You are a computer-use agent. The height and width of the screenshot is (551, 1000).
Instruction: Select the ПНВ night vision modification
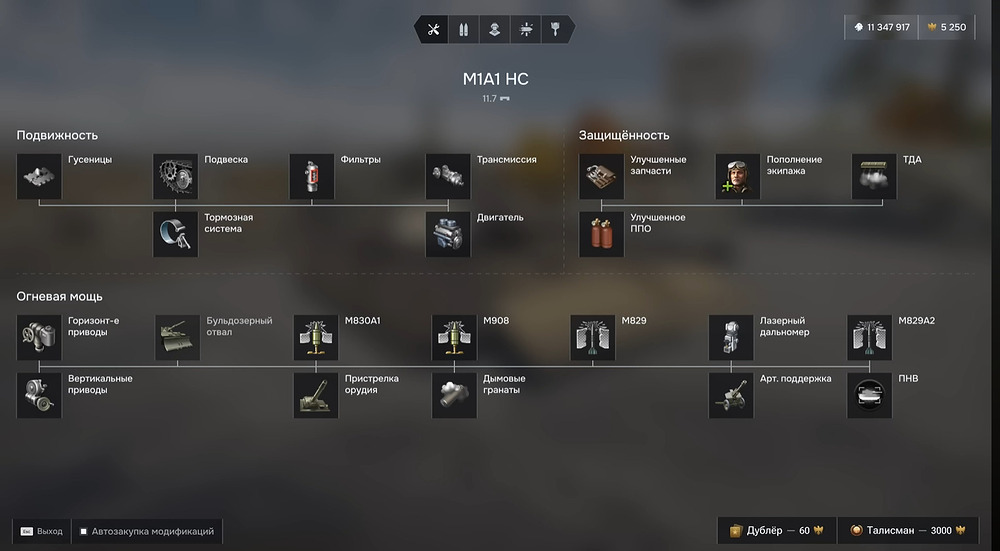point(869,396)
